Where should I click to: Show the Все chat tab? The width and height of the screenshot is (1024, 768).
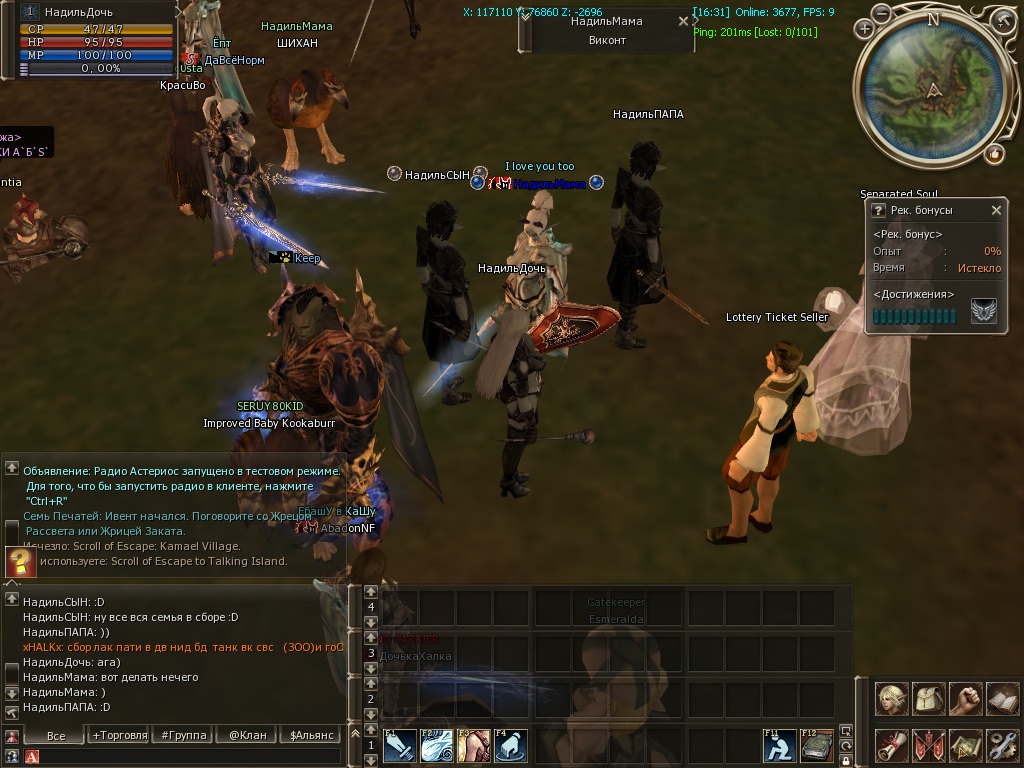click(x=56, y=735)
